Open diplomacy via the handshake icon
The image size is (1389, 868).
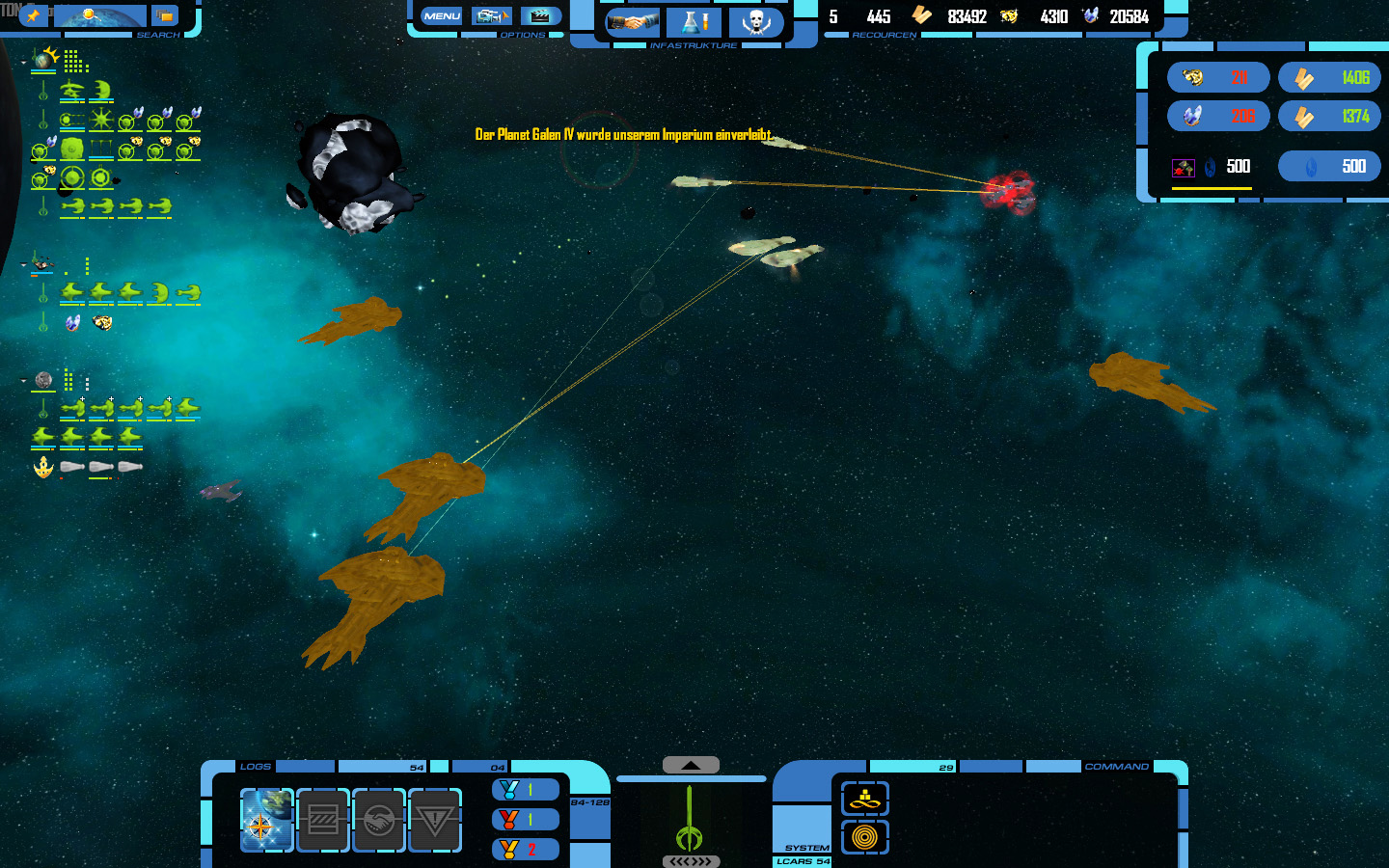click(x=633, y=21)
